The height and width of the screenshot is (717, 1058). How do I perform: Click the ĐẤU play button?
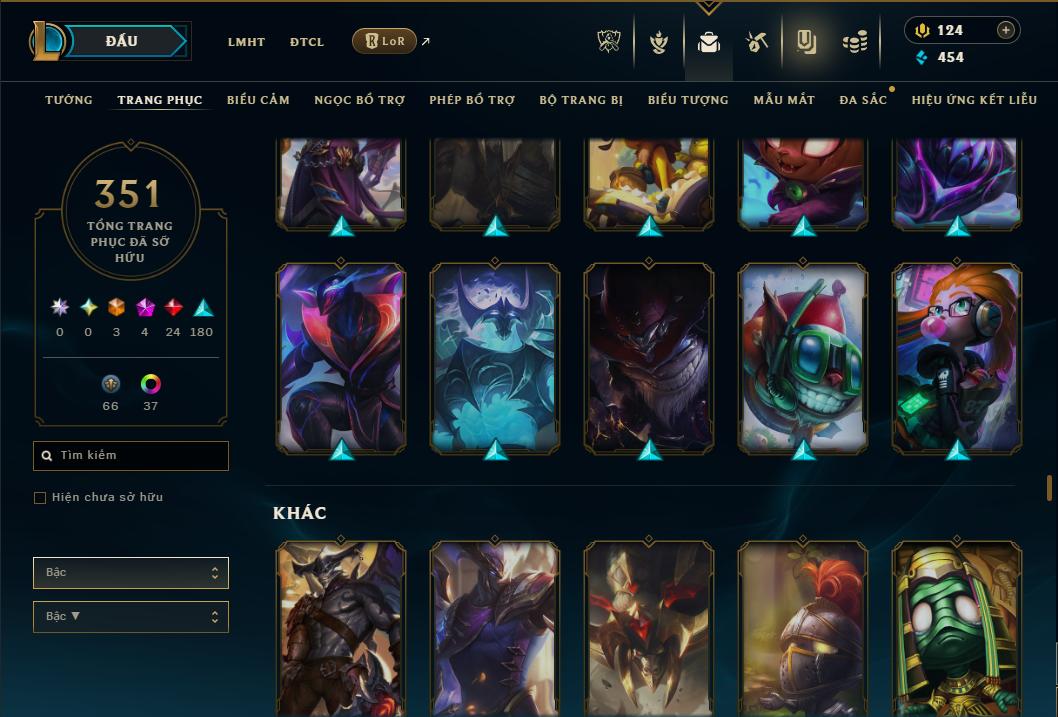(x=122, y=41)
